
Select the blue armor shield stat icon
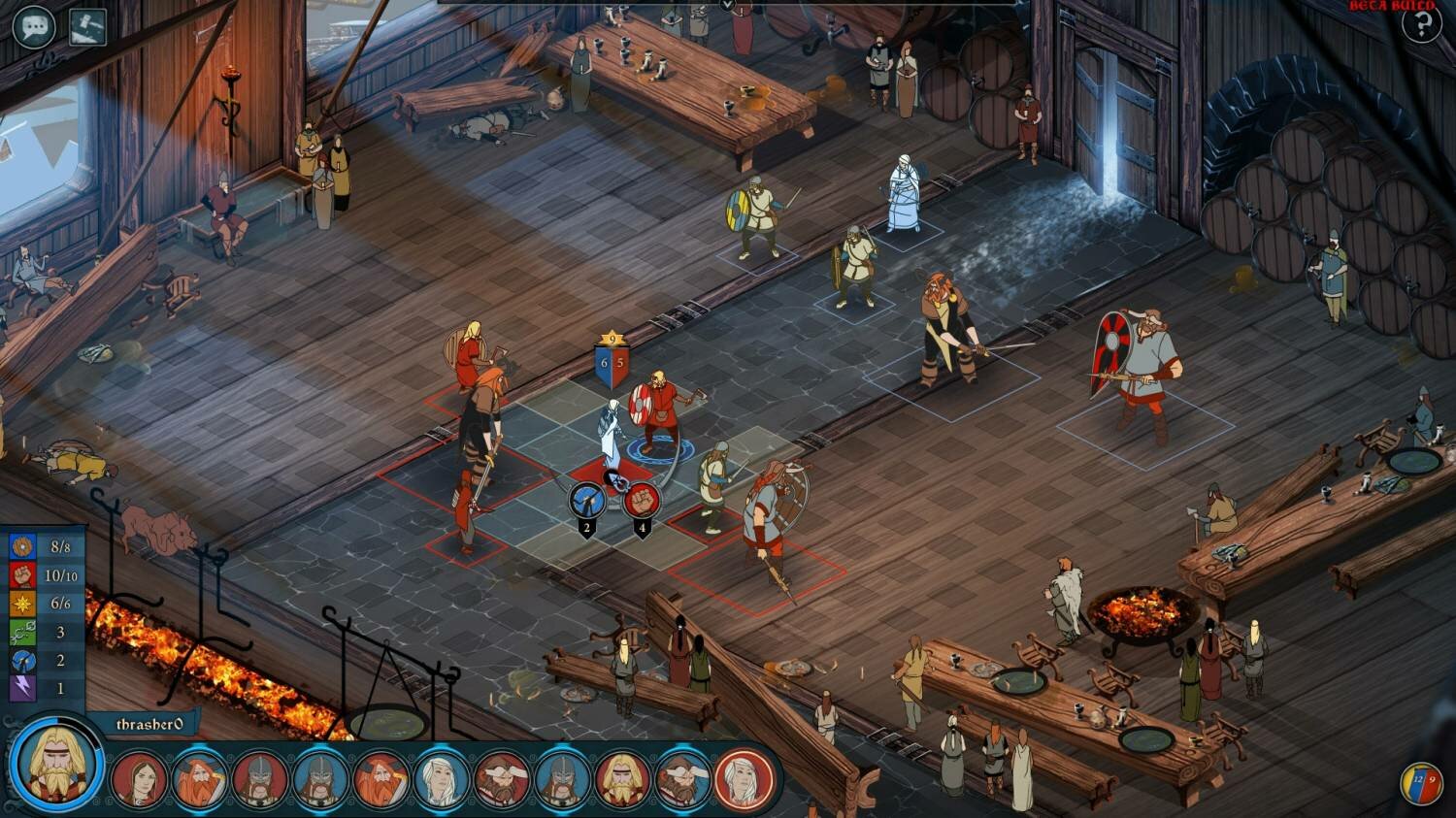(x=22, y=546)
